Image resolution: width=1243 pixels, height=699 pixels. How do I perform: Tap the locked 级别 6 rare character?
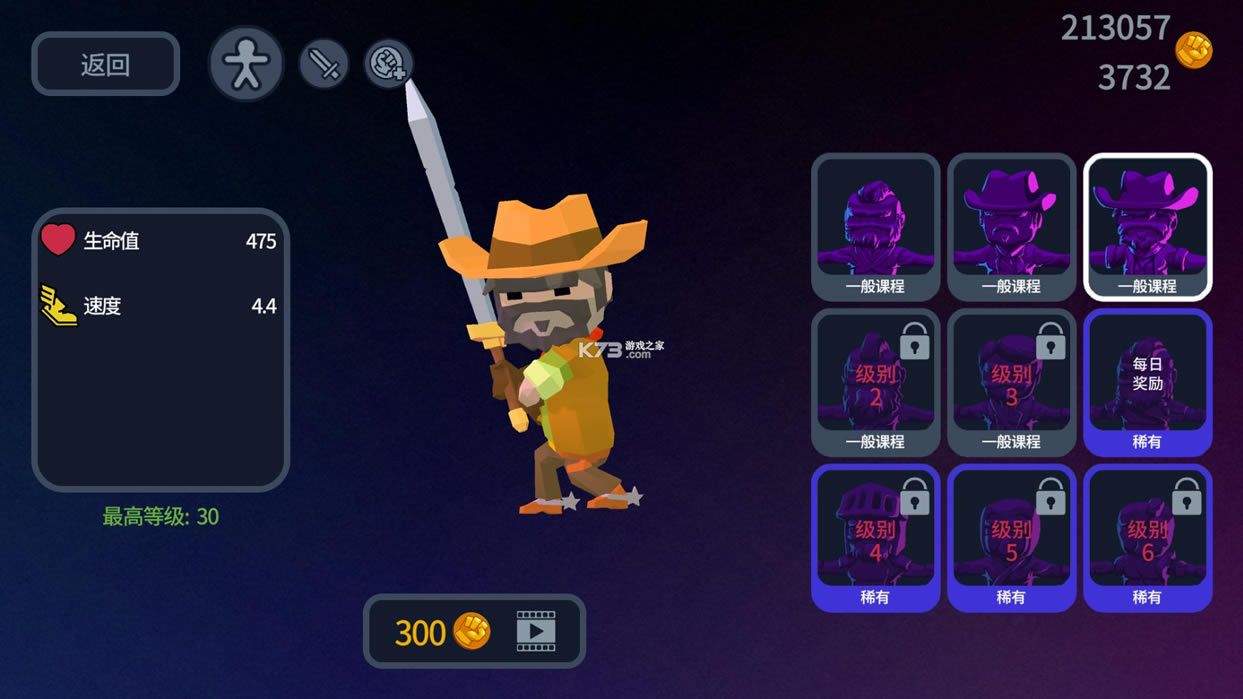pyautogui.click(x=1147, y=537)
